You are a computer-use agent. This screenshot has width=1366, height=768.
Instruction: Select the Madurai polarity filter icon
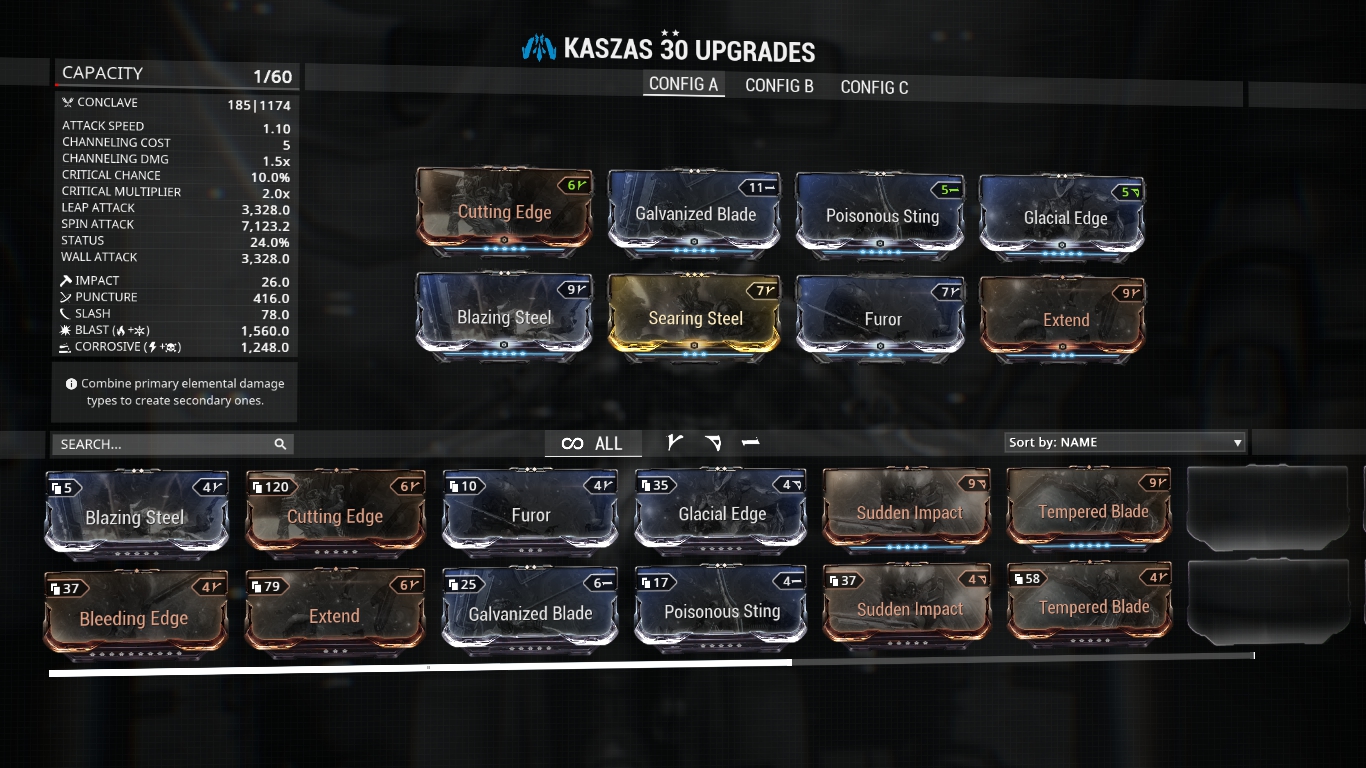tap(676, 441)
